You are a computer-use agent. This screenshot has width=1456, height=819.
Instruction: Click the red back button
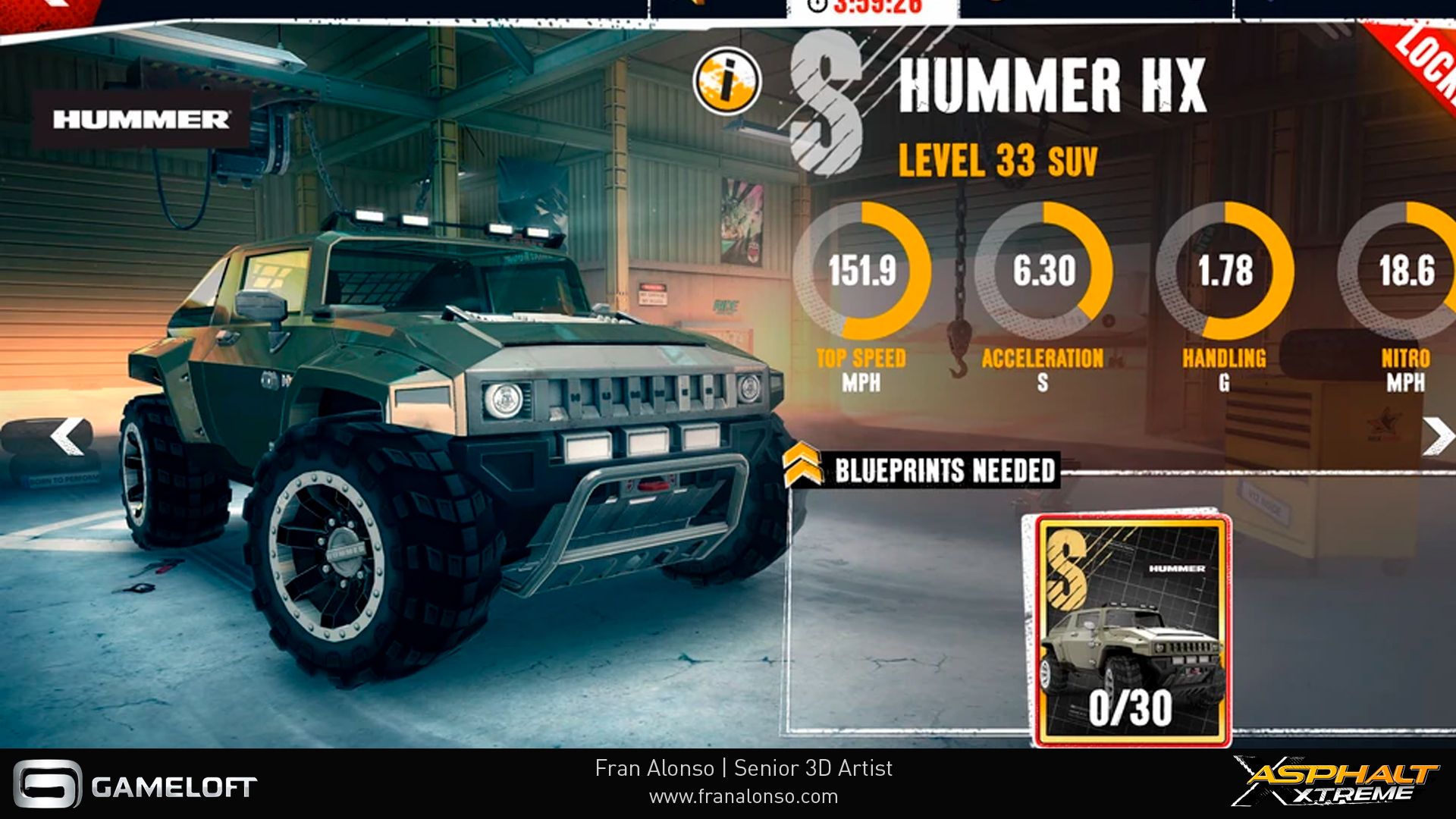pos(45,9)
